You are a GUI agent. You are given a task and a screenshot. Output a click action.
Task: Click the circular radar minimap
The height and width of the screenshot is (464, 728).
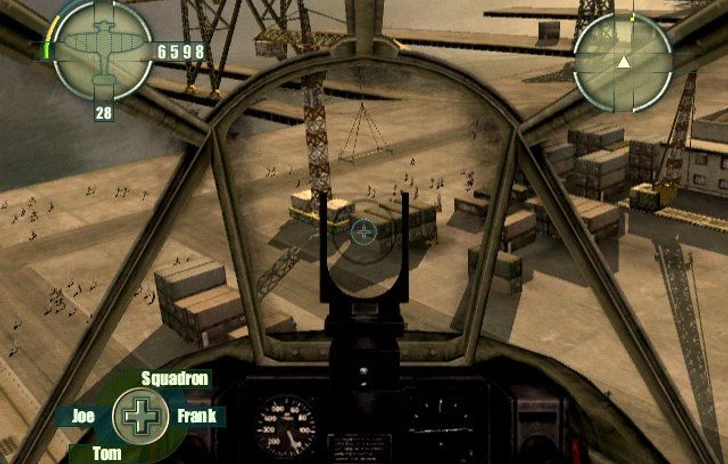623,62
